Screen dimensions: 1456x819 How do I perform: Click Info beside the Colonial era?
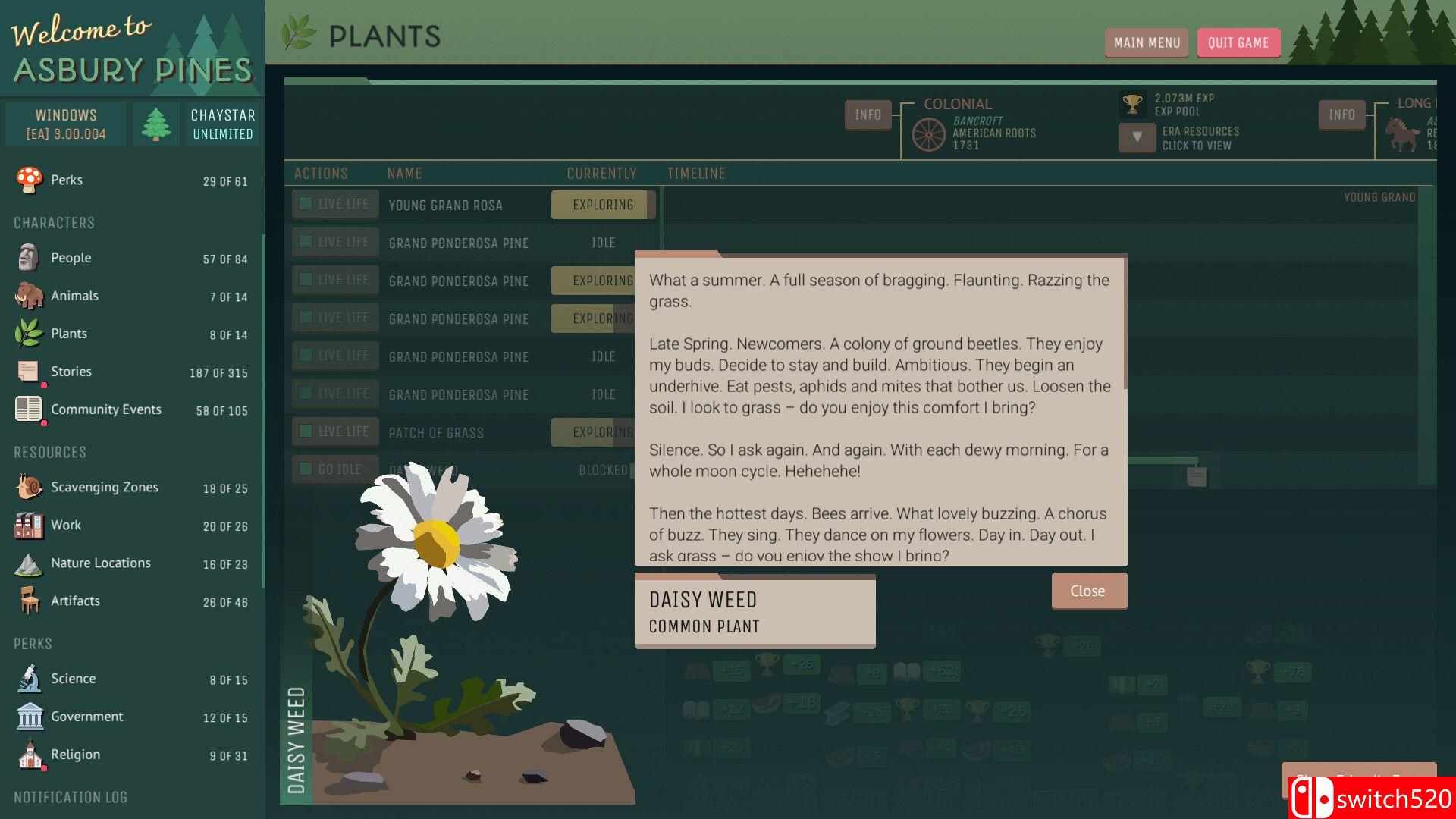(867, 115)
